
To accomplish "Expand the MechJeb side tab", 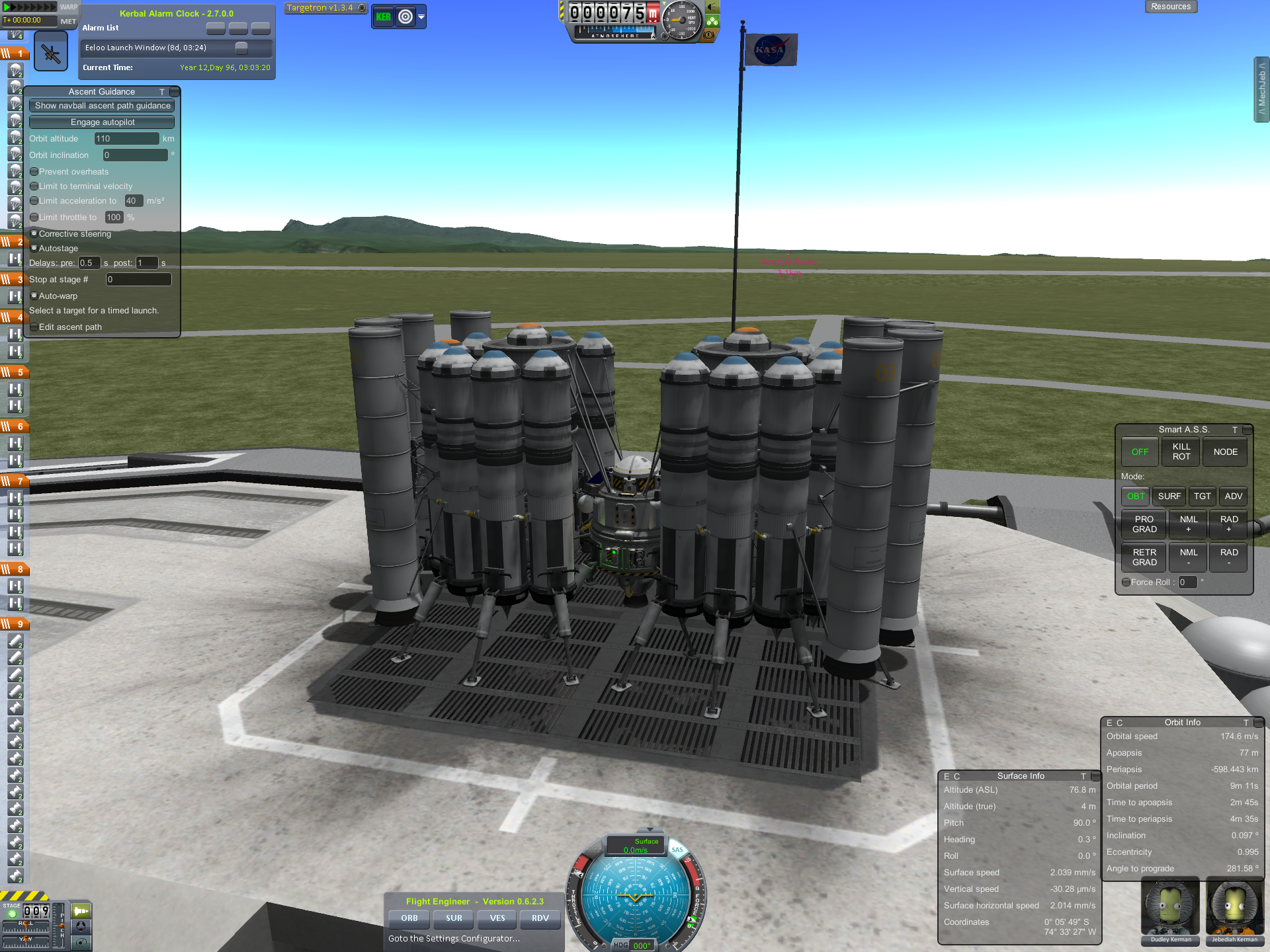I will (x=1261, y=89).
